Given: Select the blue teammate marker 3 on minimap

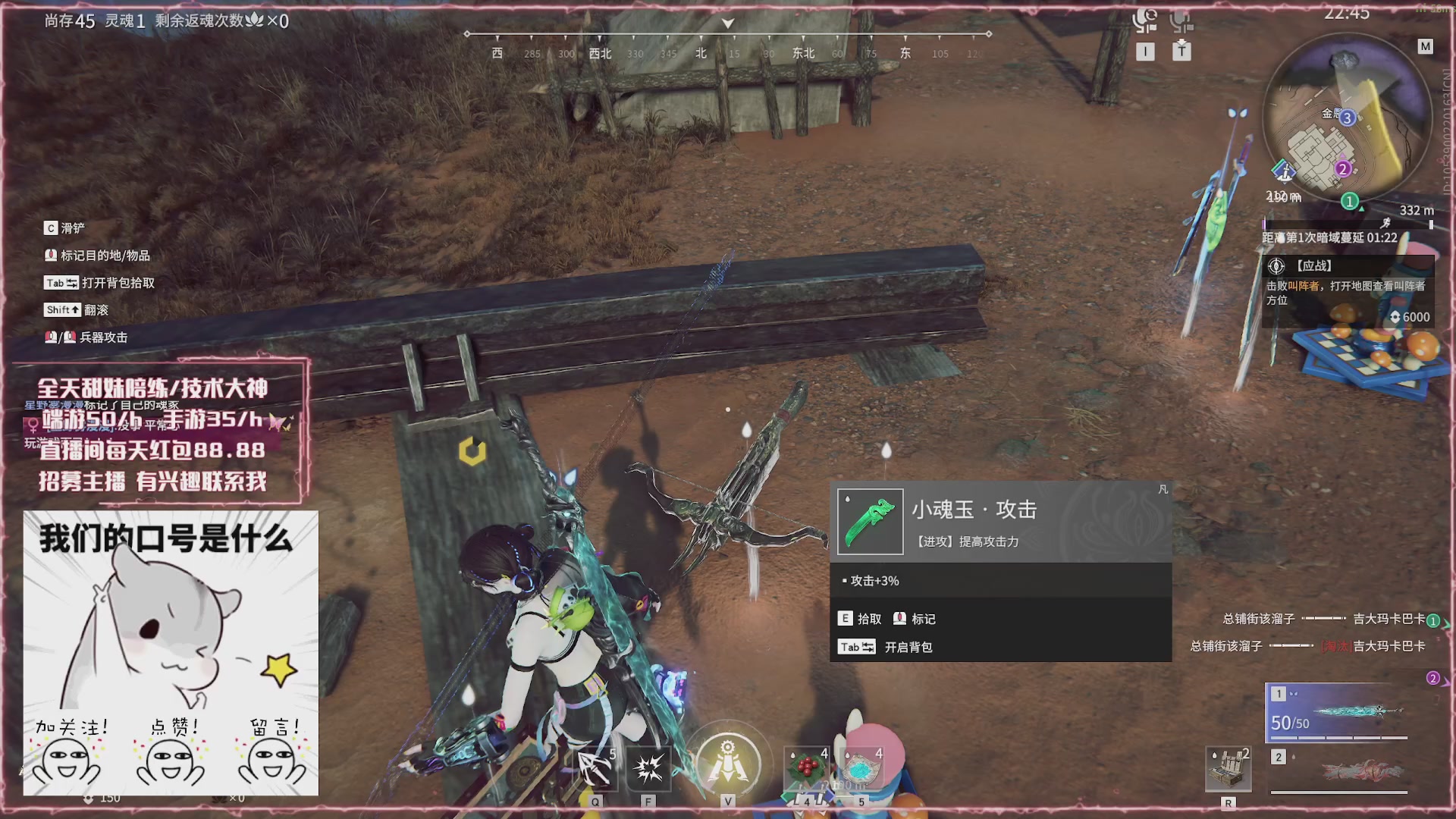Looking at the screenshot, I should click(x=1347, y=118).
